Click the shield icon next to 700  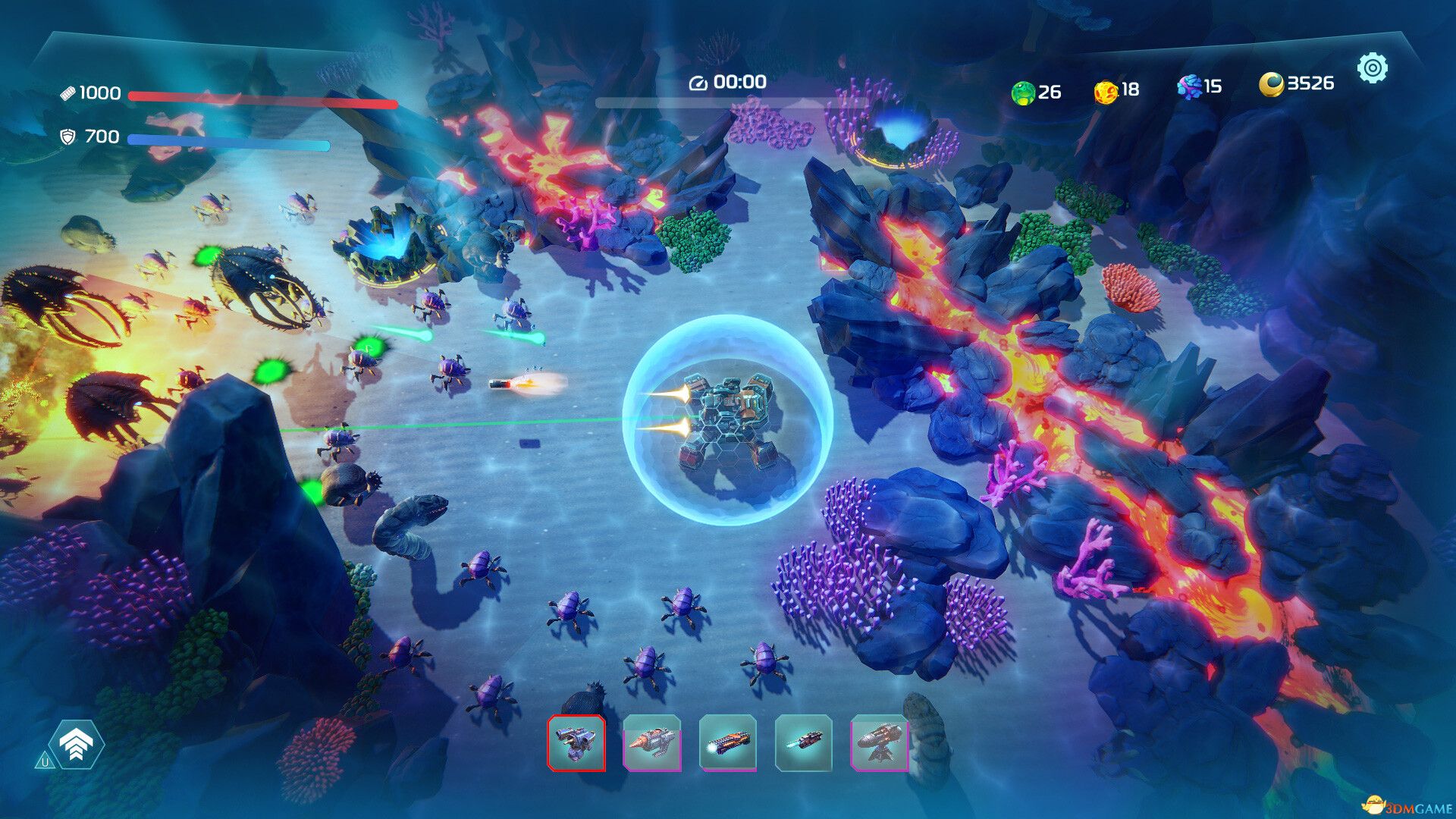(x=69, y=137)
